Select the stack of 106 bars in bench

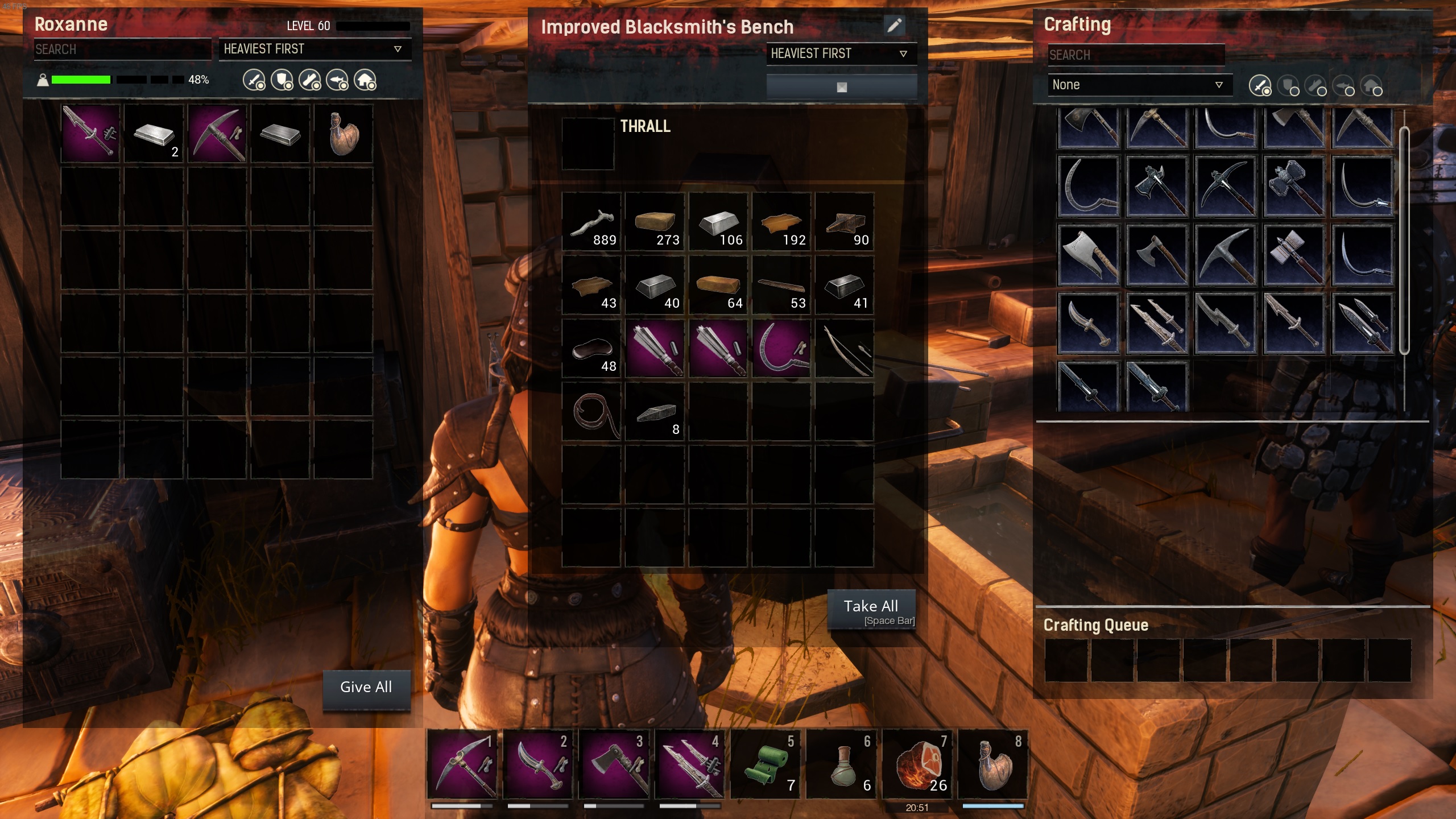[x=718, y=222]
